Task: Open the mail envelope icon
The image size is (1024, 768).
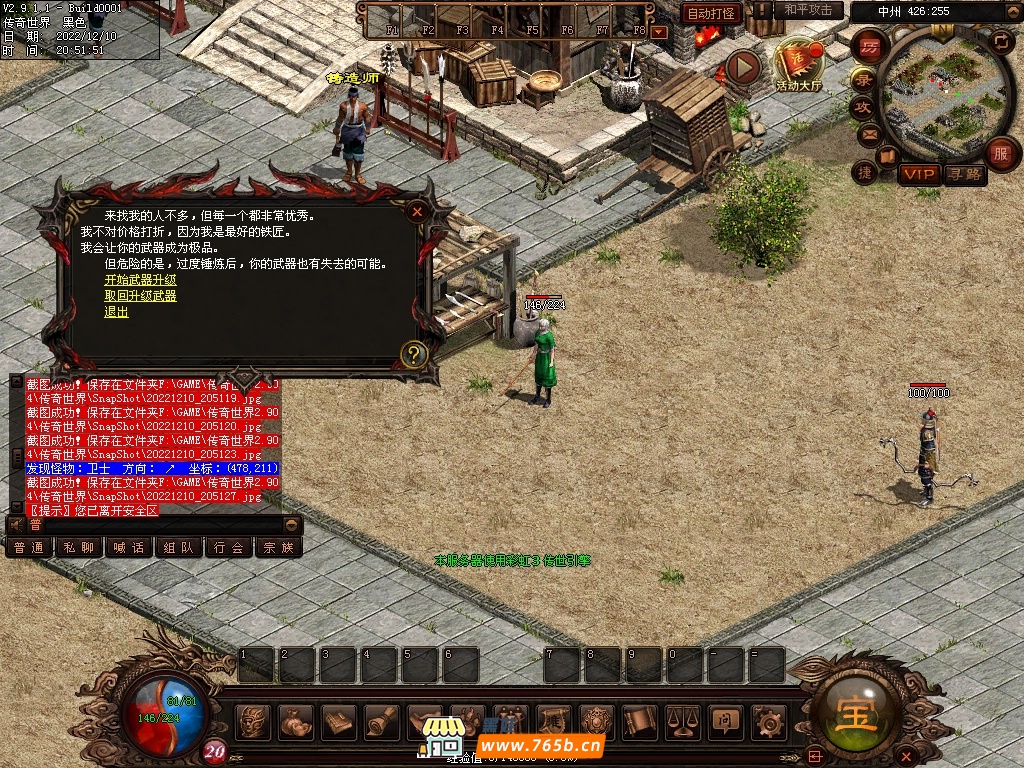Action: click(x=867, y=133)
